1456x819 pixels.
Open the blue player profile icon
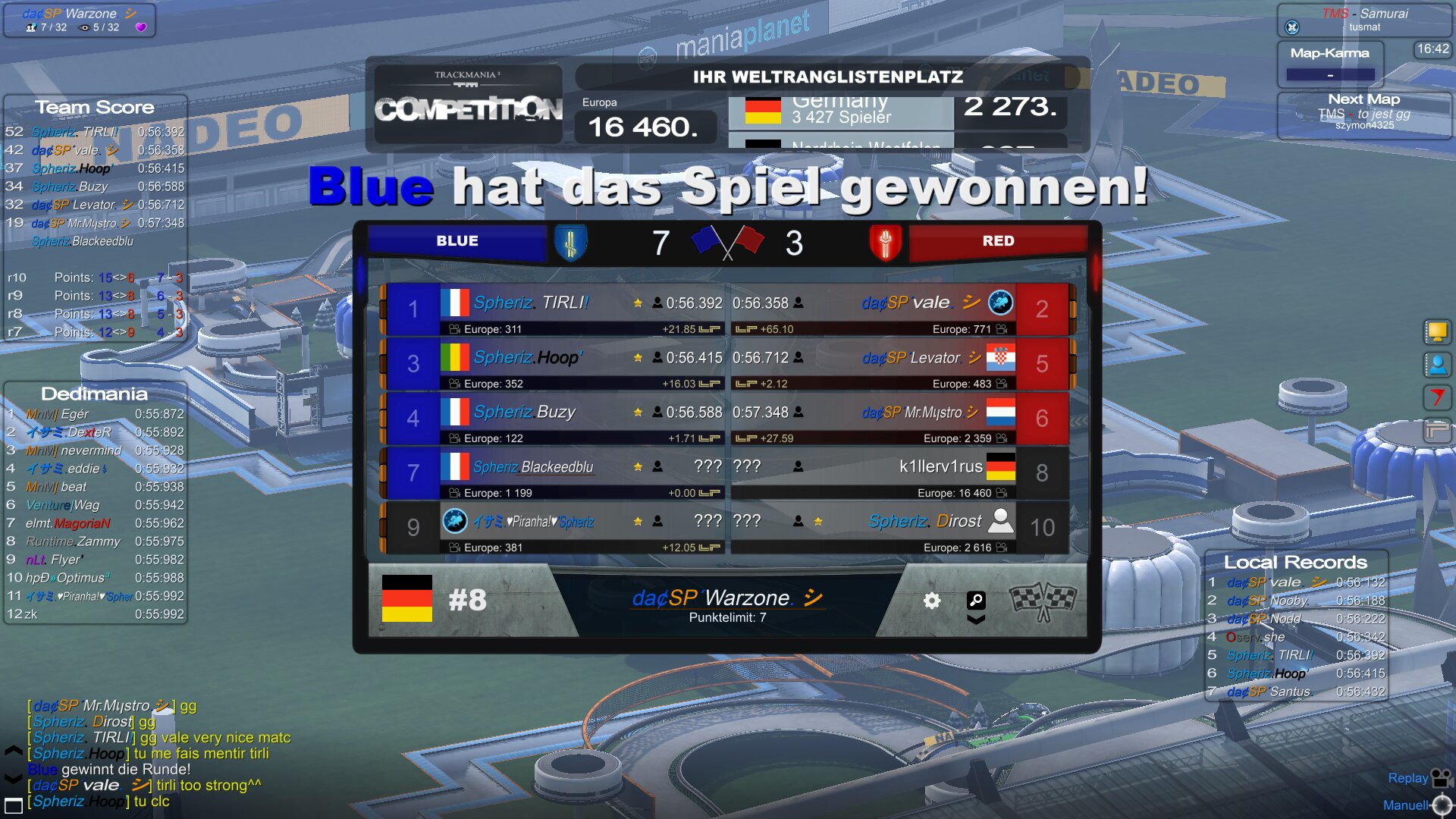click(x=1436, y=365)
